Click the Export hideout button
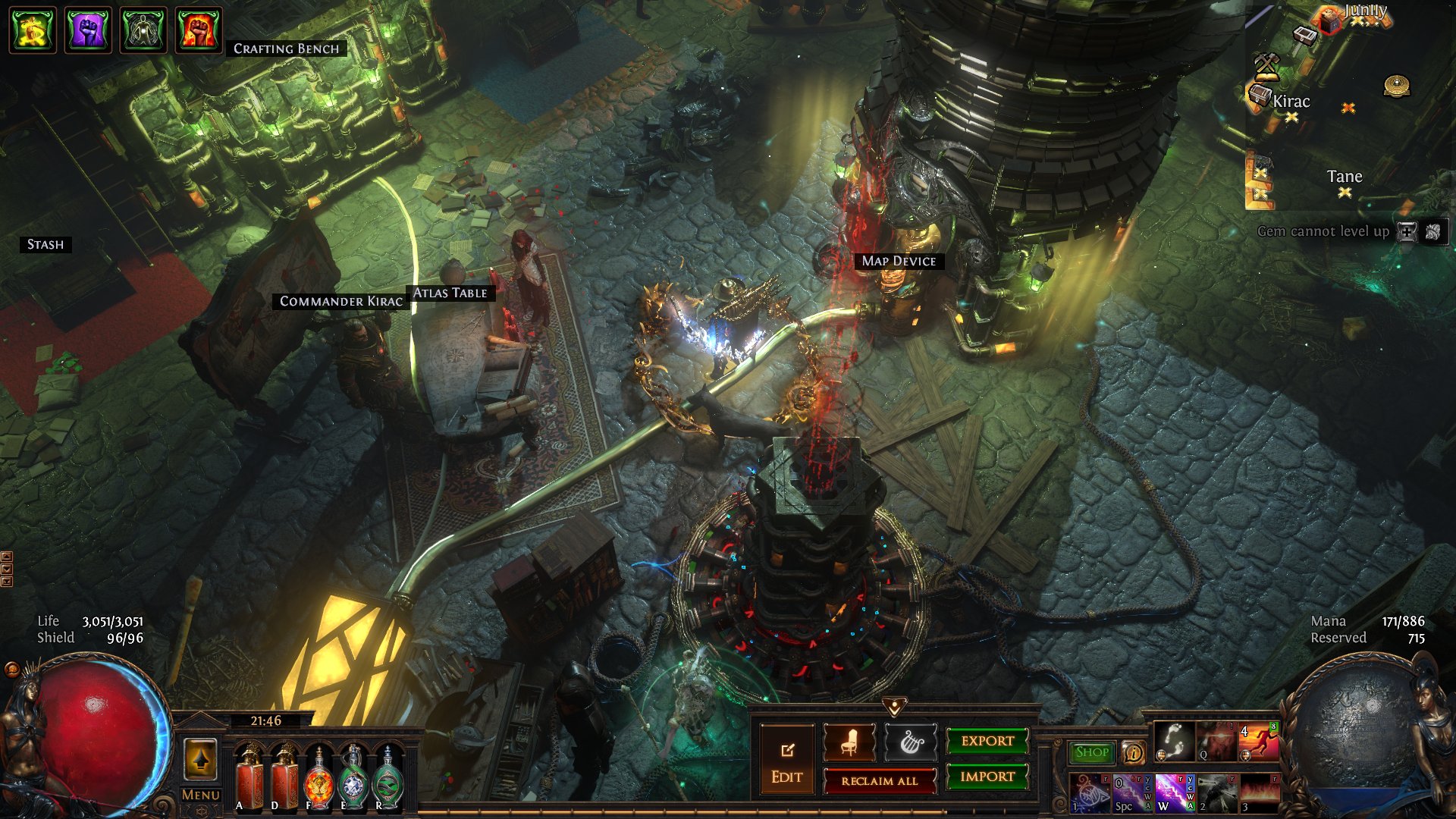 (987, 741)
